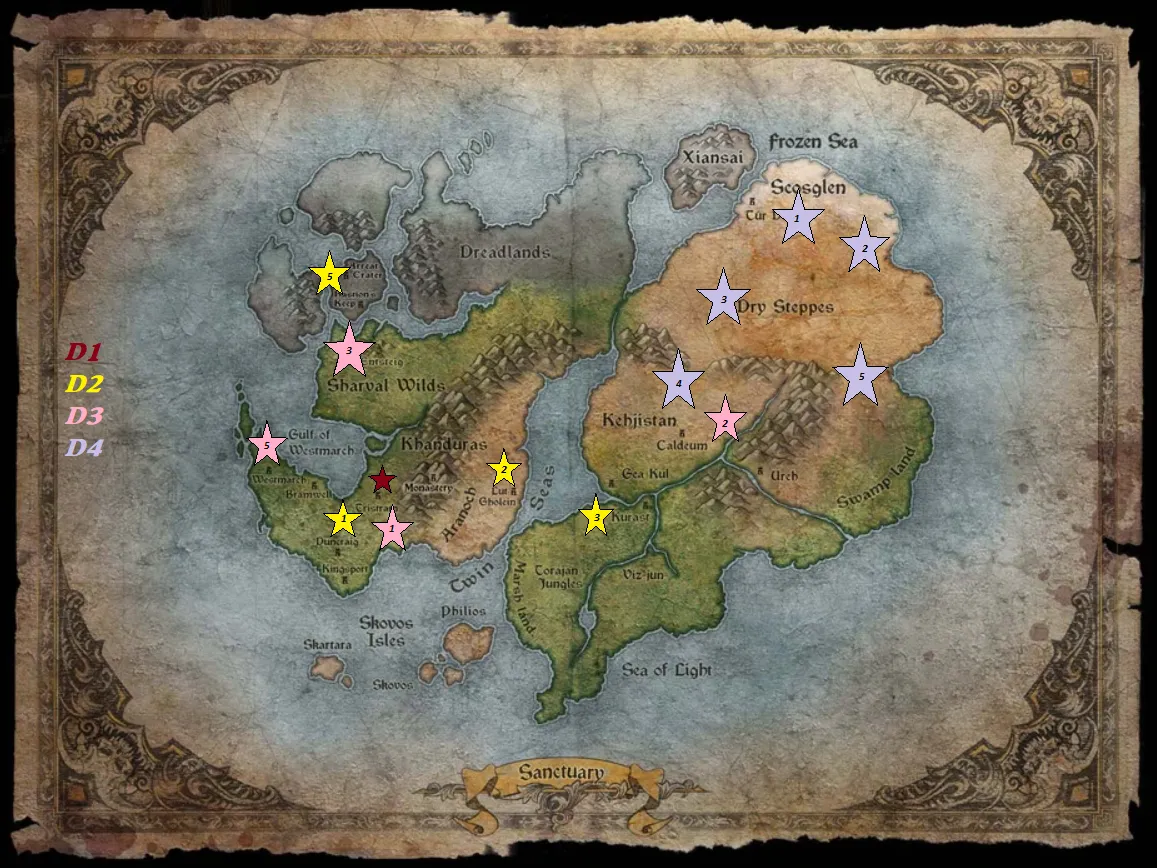Click the dark red star near Tristram
1157x868 pixels.
[382, 481]
